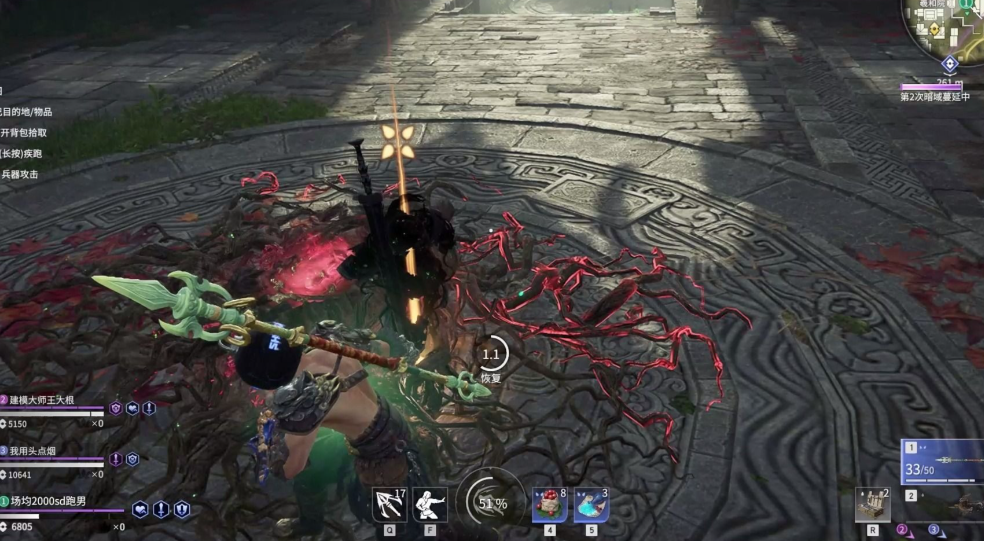Screen dimensions: 984x541
Task: Use the blue armor powder item
Action: (591, 504)
